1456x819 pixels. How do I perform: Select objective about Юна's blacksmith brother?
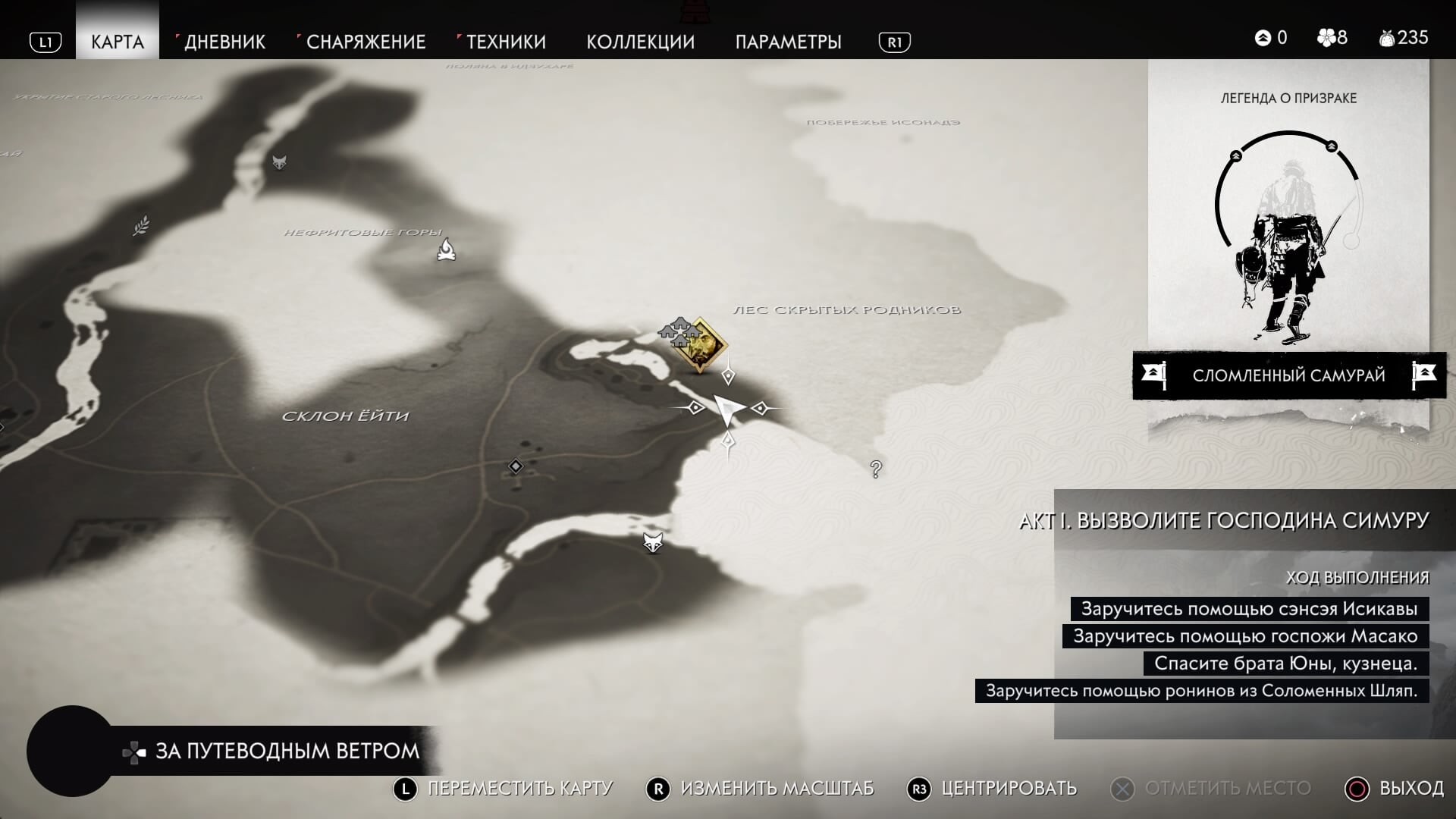click(x=1285, y=664)
